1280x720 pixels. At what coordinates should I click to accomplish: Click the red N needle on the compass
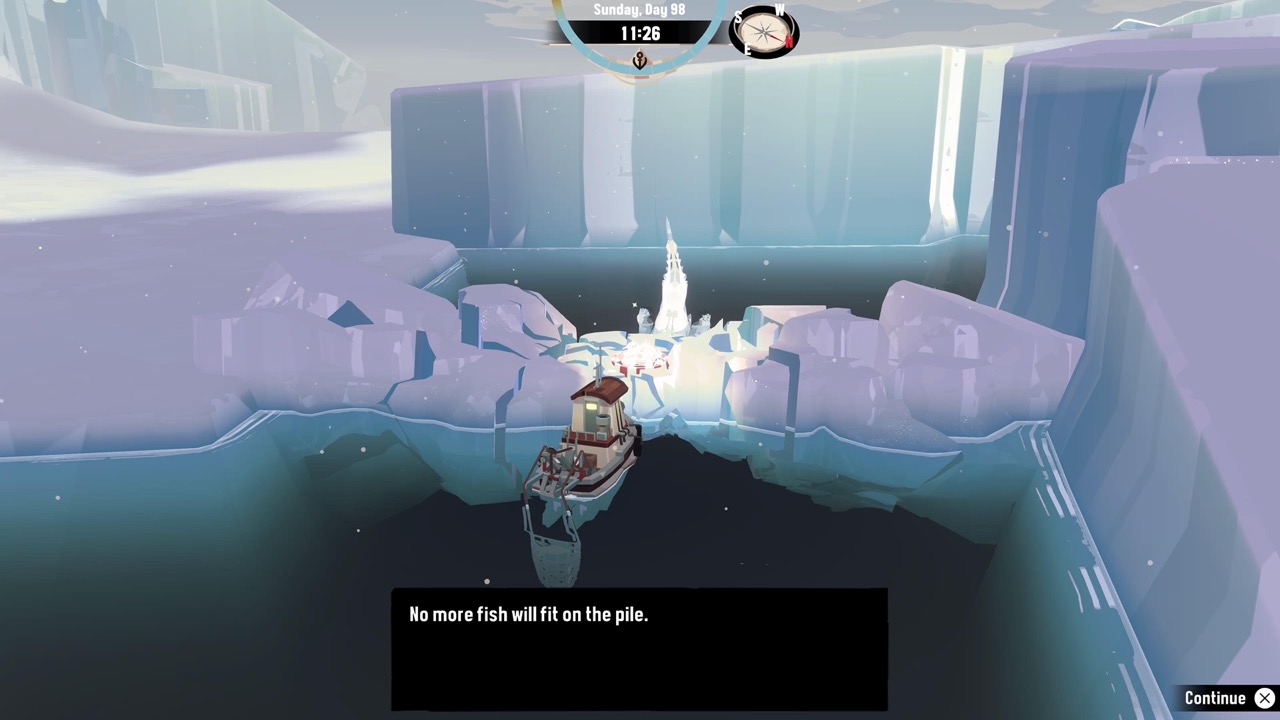[x=779, y=38]
